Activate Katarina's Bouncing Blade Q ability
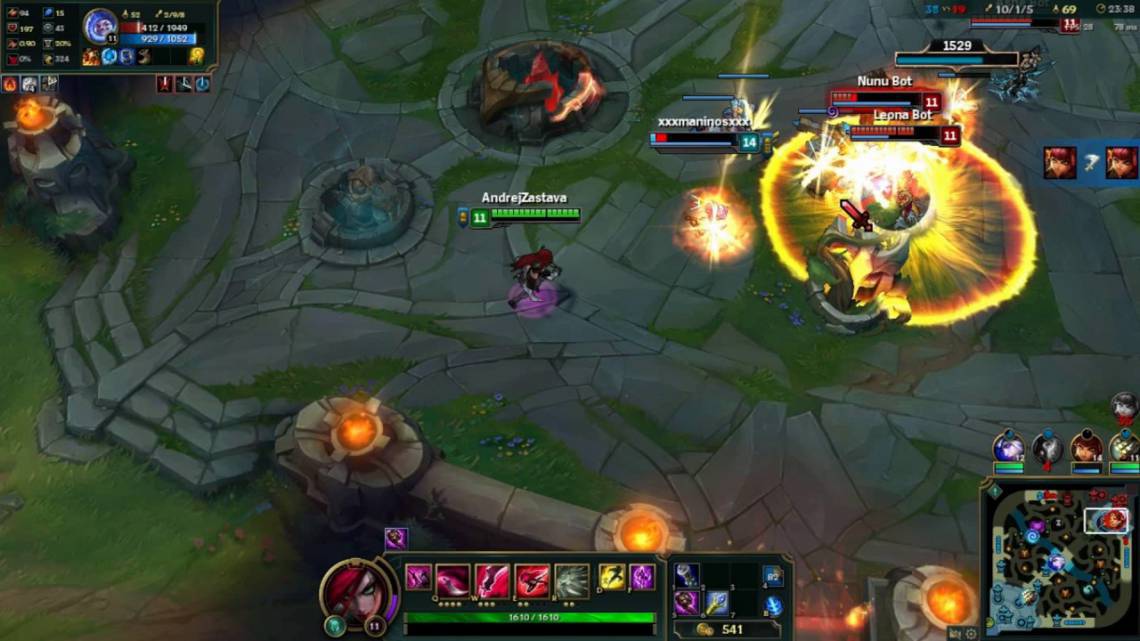 click(452, 580)
